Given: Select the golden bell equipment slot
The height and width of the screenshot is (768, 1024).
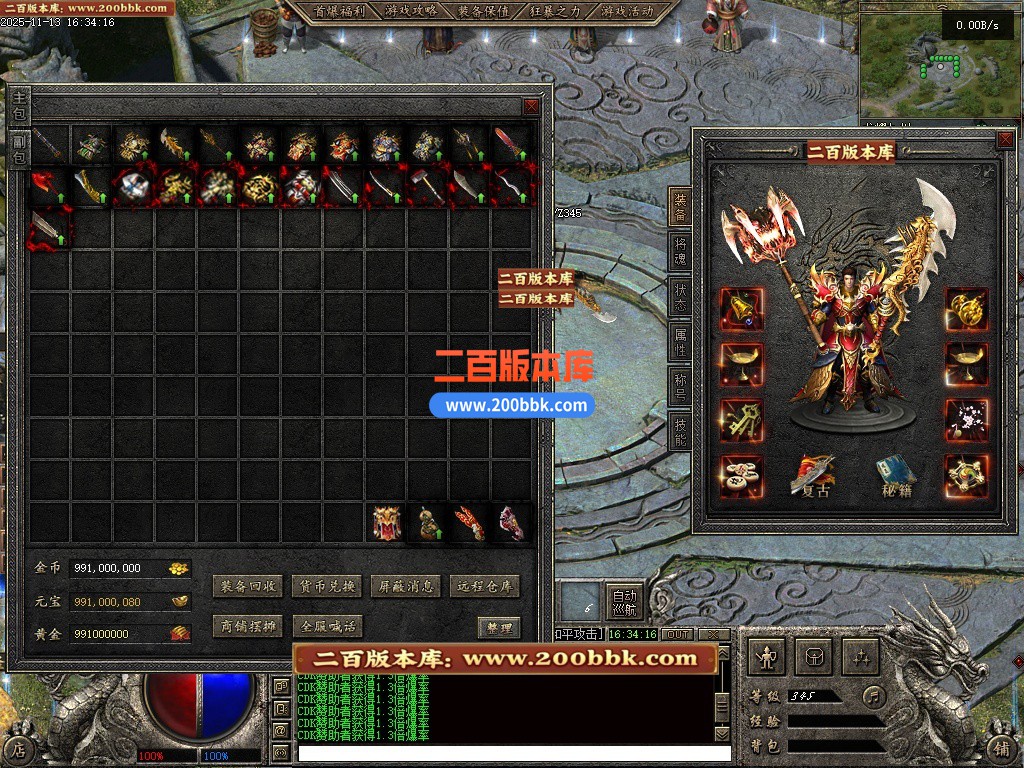Looking at the screenshot, I should [741, 310].
